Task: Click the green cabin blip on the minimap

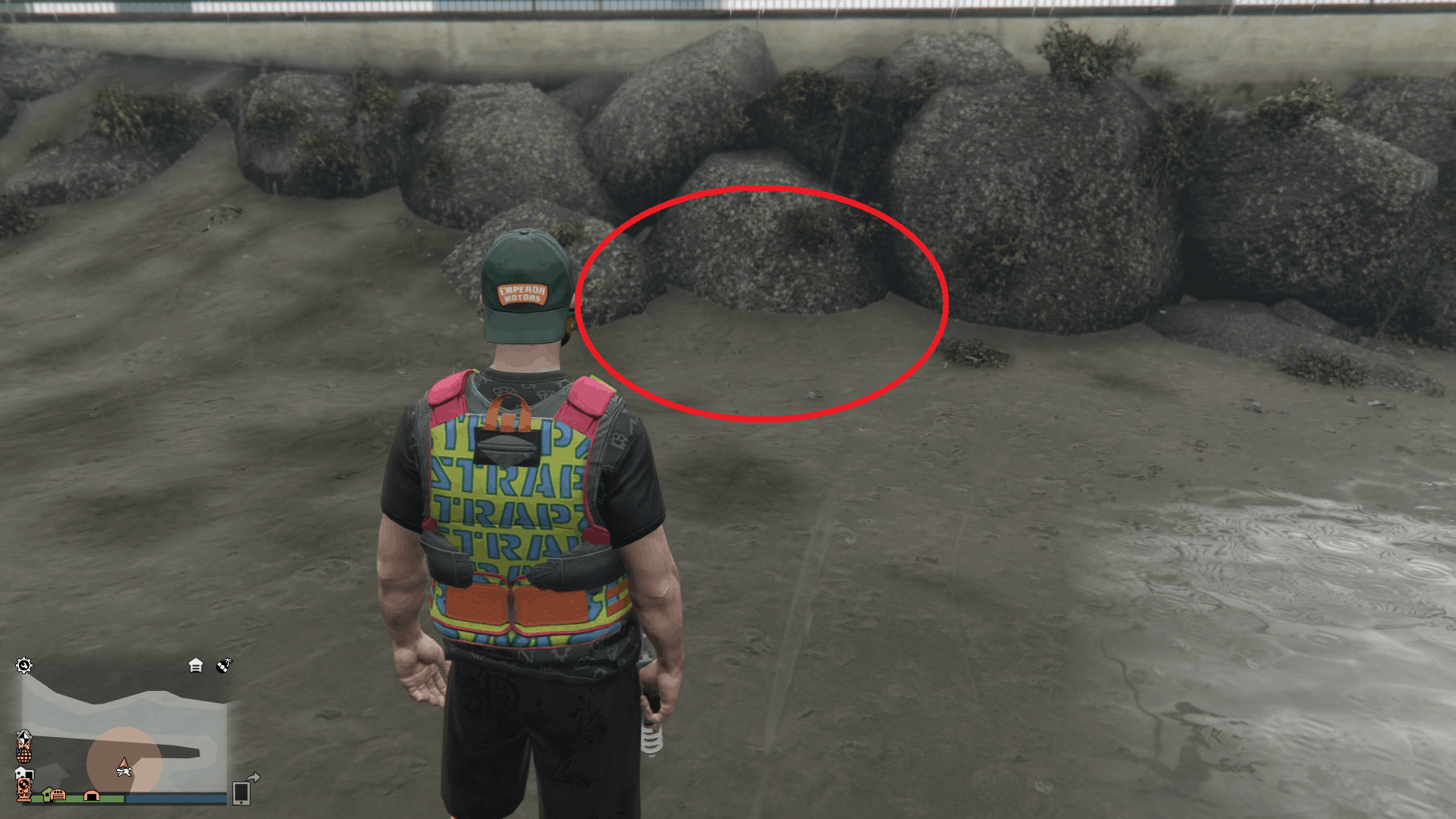Action: [x=47, y=795]
